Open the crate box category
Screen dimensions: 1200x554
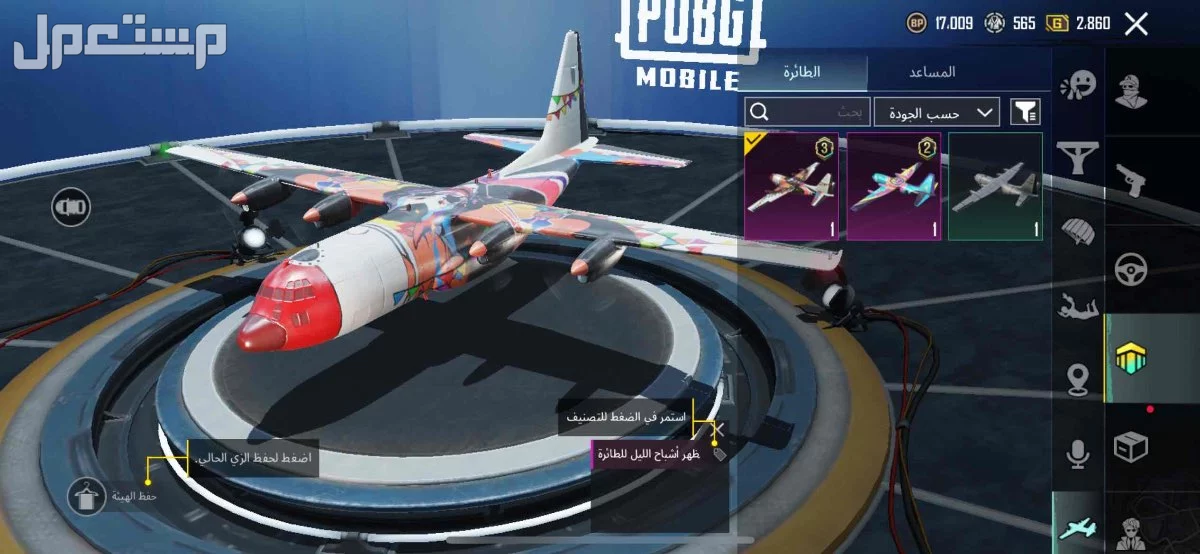(x=1132, y=446)
